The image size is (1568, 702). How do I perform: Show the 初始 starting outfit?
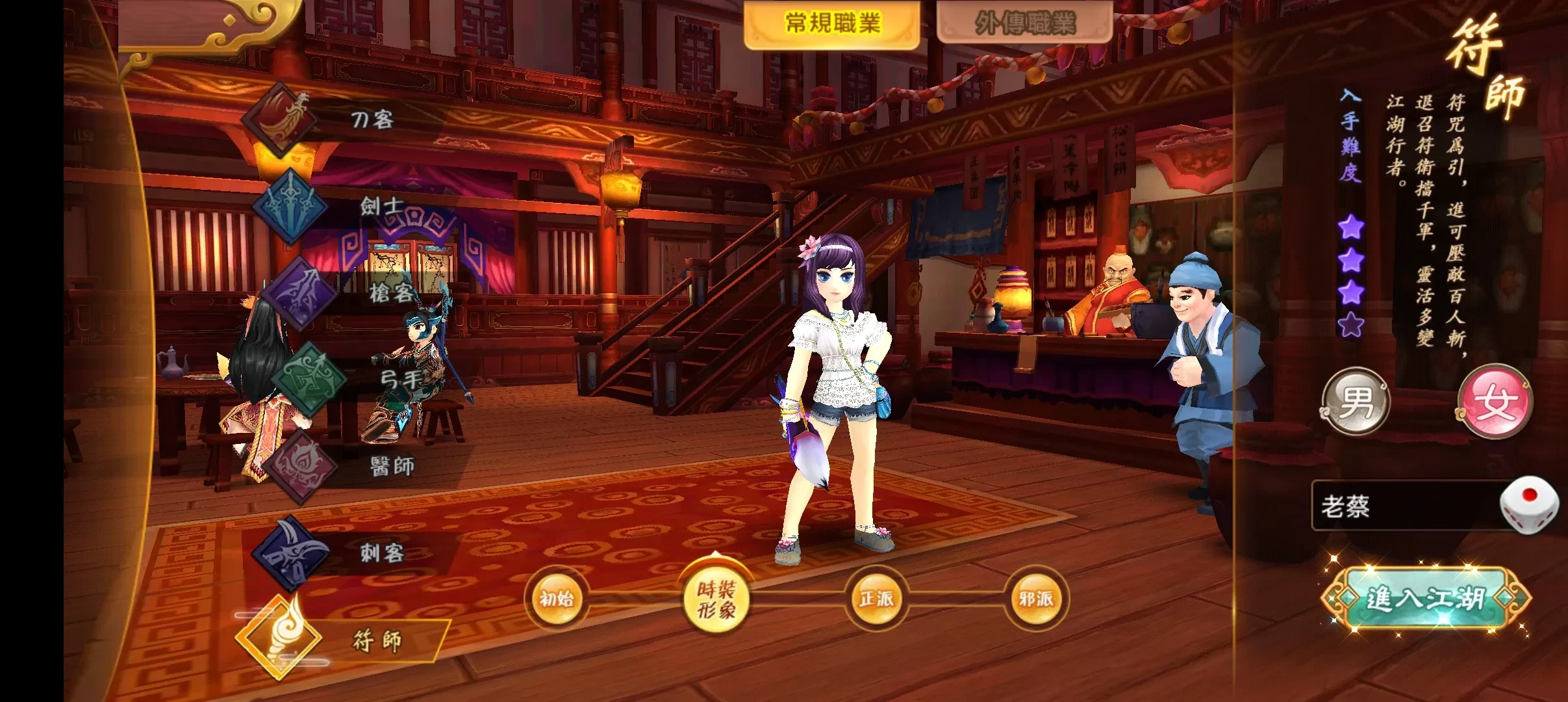pos(557,598)
